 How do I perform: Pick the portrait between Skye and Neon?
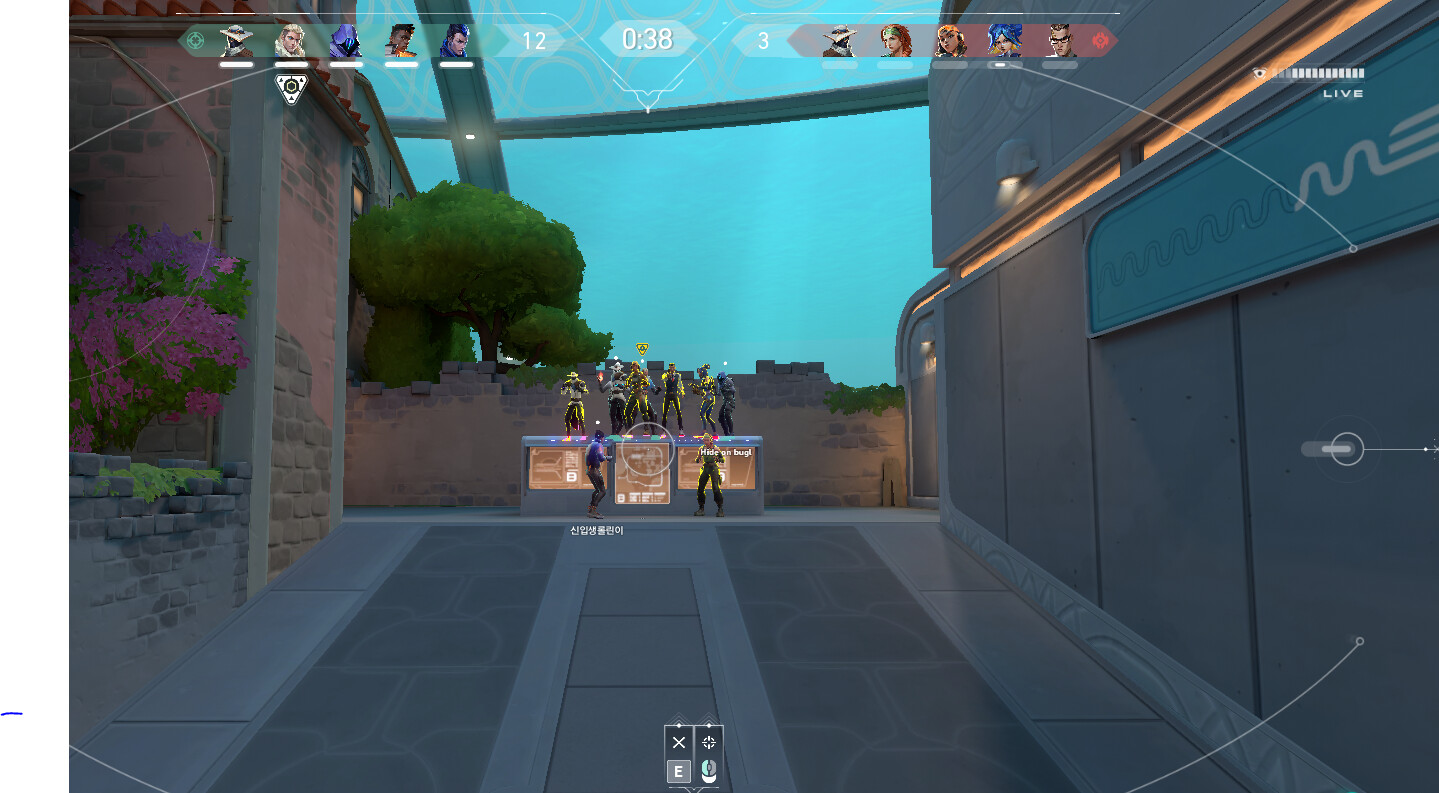[950, 41]
